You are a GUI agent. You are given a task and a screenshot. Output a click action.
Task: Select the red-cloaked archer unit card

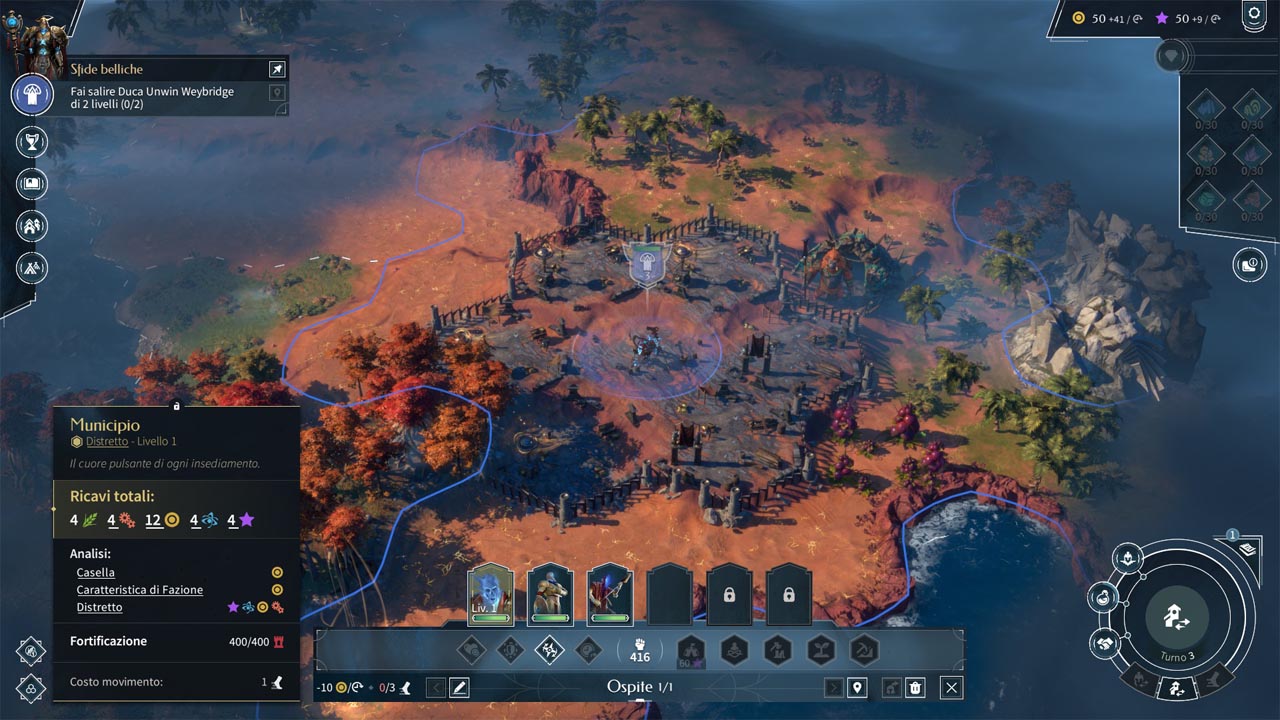(609, 595)
